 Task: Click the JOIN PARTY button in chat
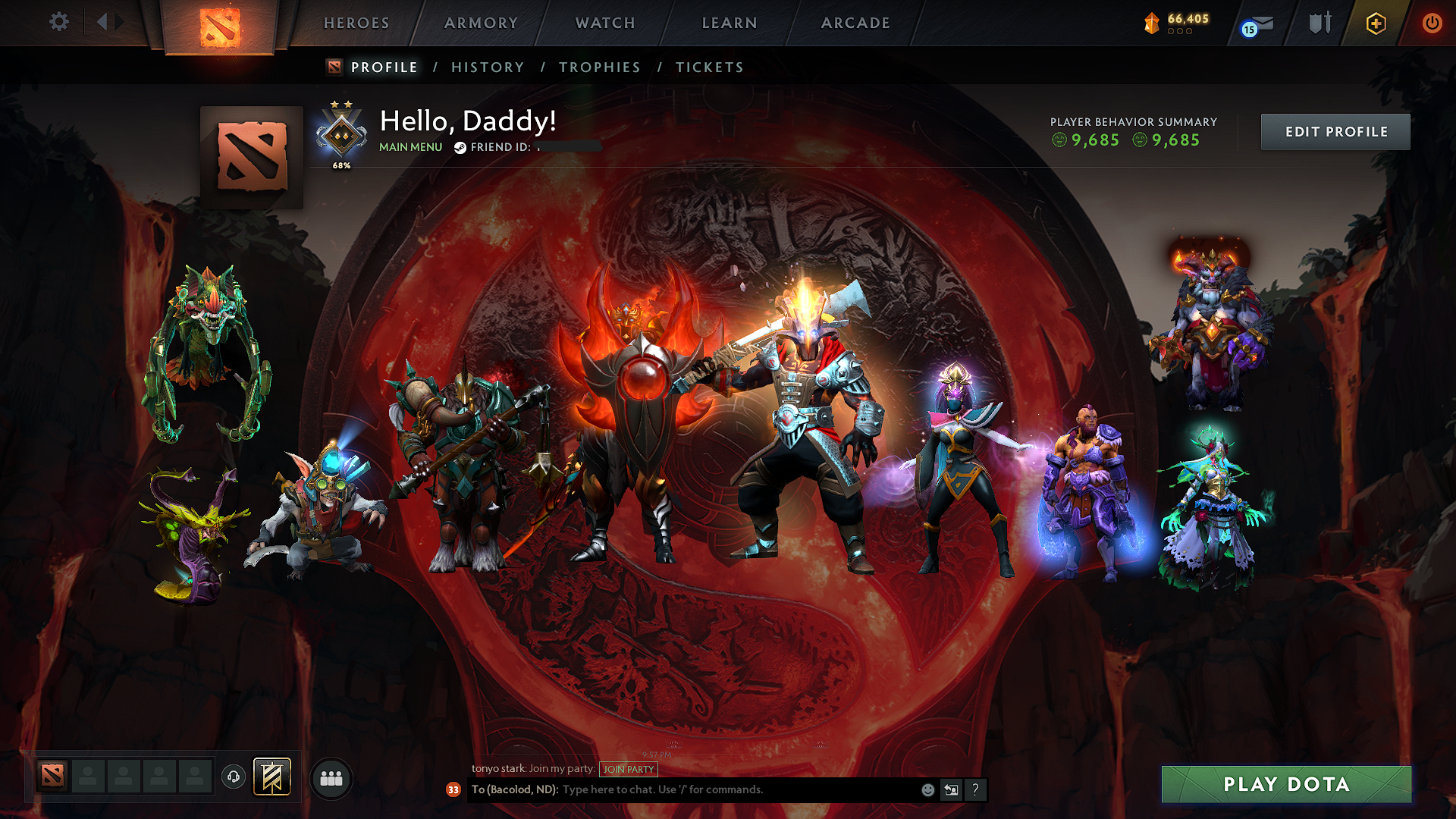(628, 769)
